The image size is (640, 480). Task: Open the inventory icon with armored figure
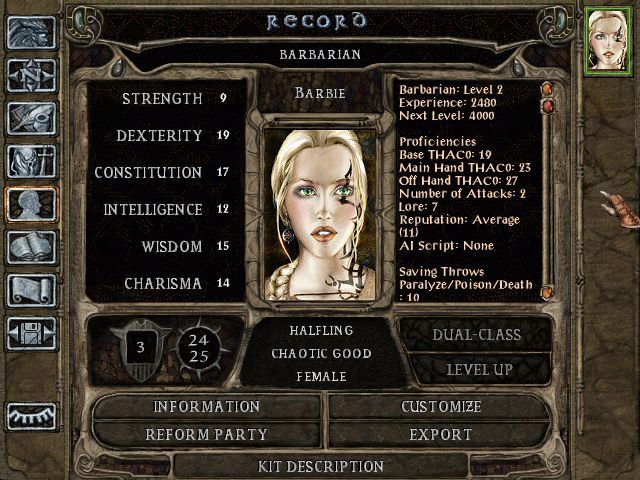click(31, 161)
